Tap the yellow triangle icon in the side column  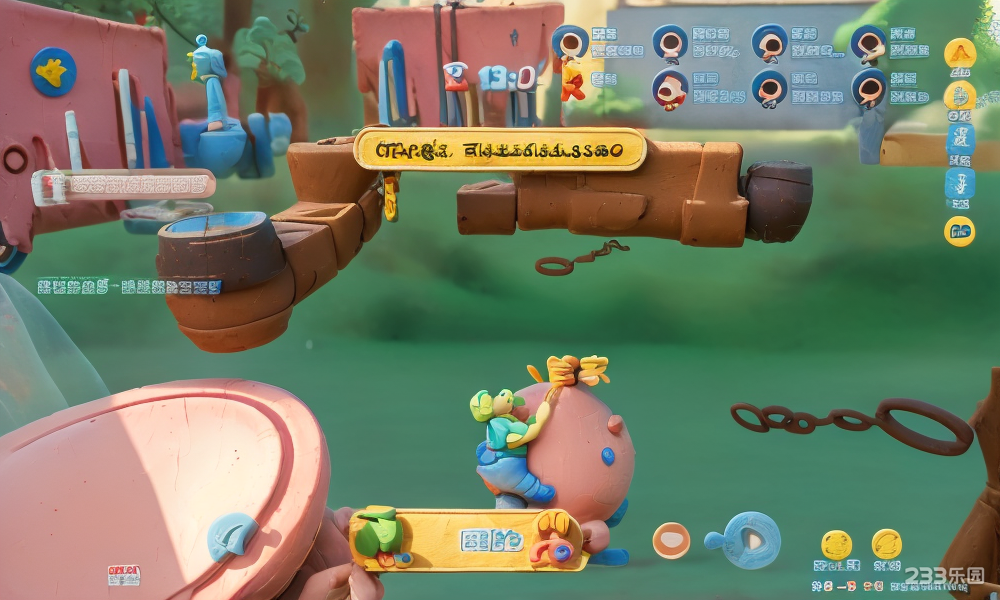[x=960, y=53]
